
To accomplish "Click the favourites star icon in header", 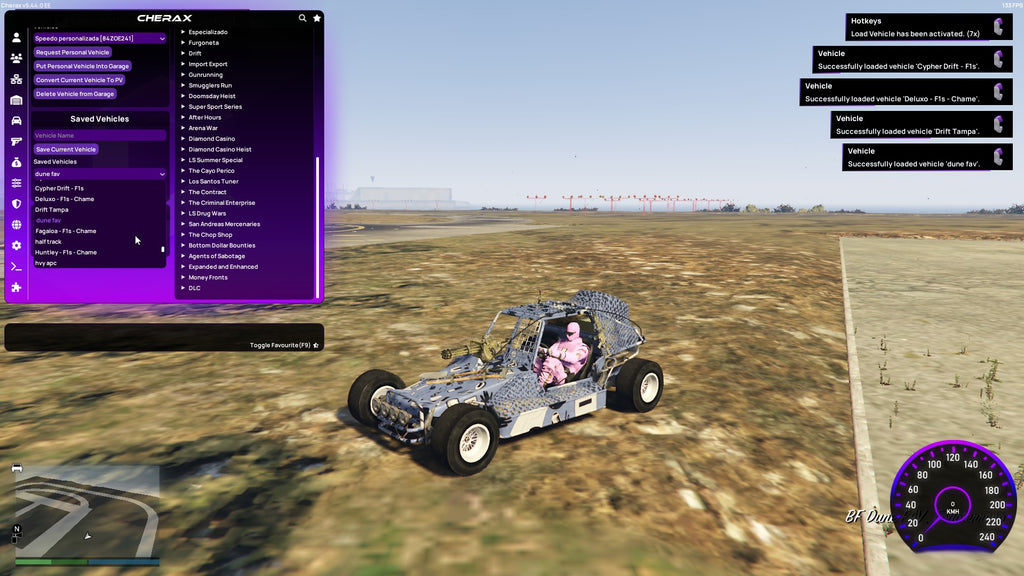I will (x=317, y=18).
